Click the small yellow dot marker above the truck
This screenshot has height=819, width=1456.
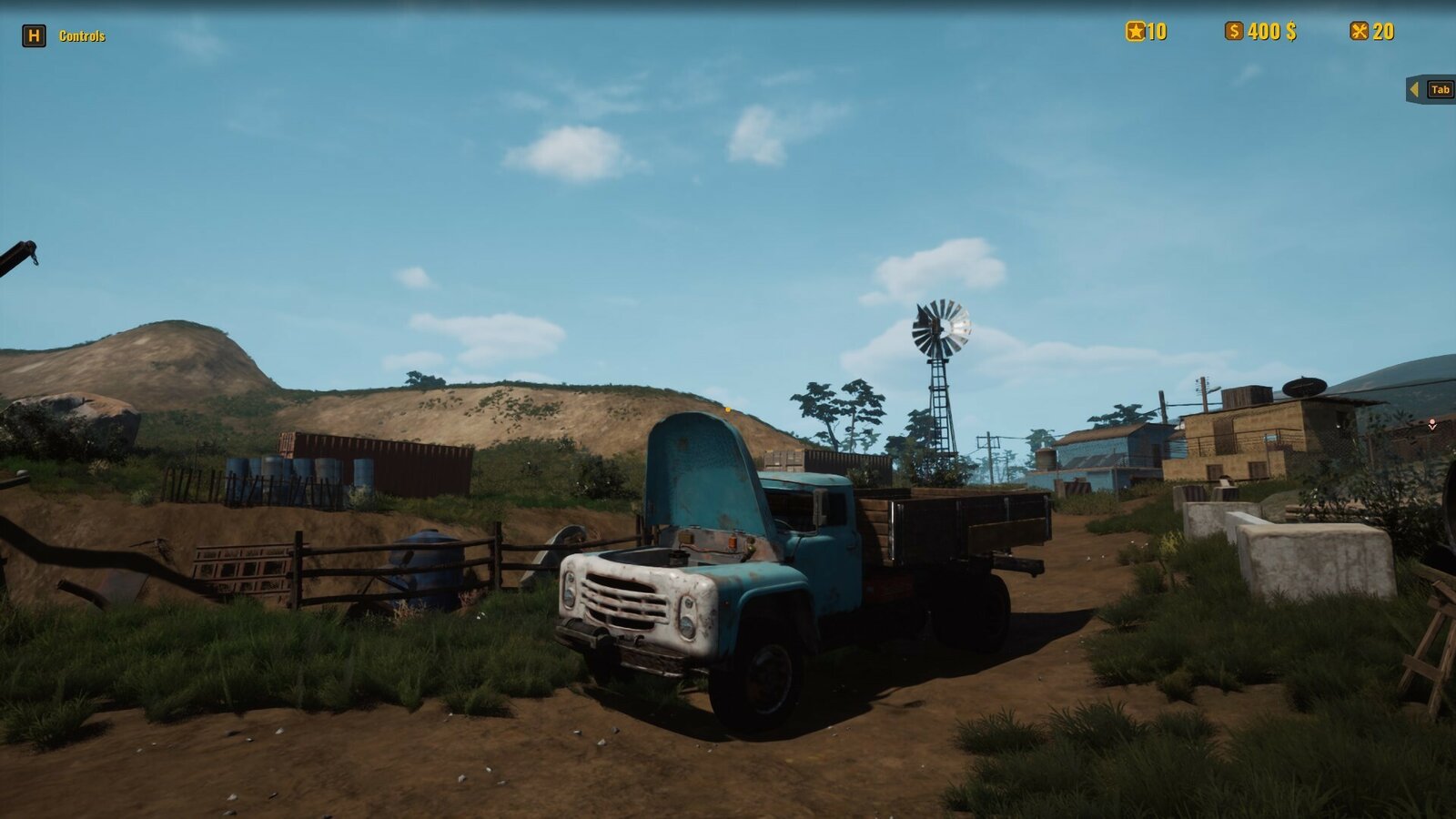[x=726, y=410]
